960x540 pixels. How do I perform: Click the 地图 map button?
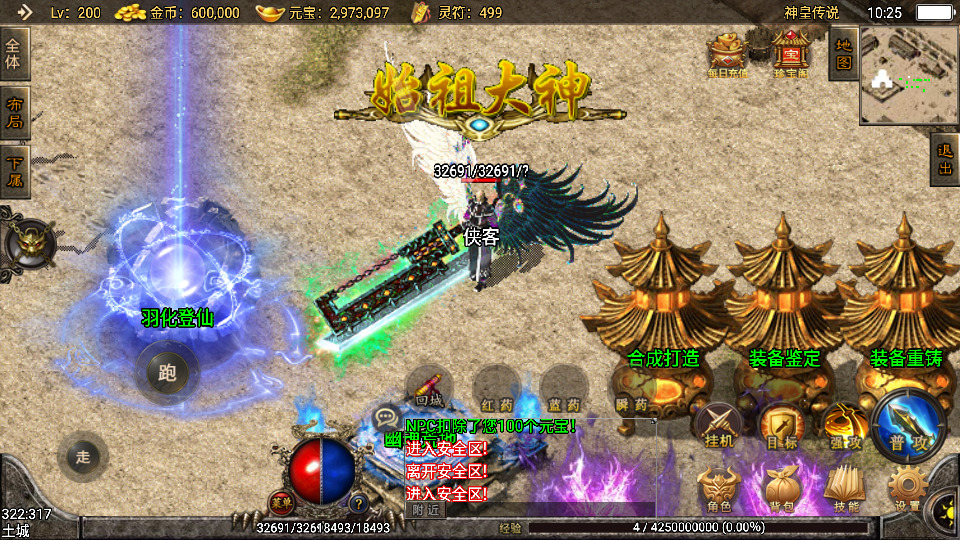843,53
